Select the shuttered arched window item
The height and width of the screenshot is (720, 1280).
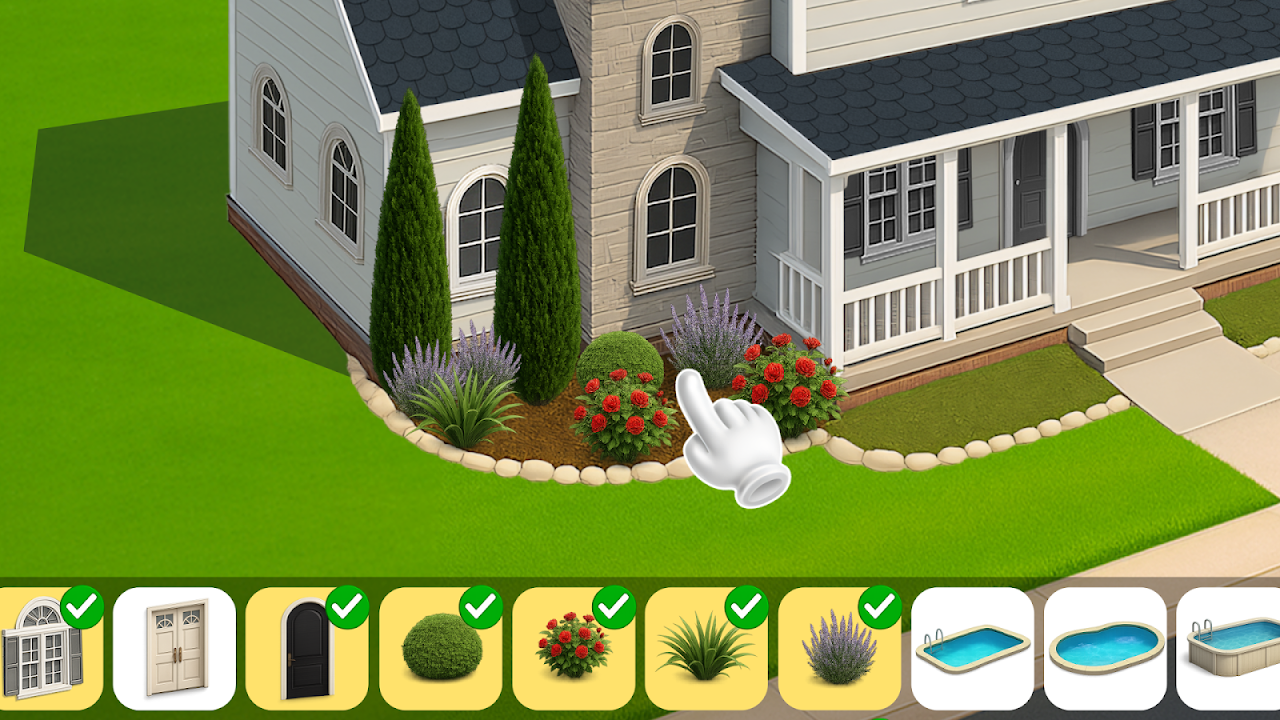pyautogui.click(x=45, y=648)
